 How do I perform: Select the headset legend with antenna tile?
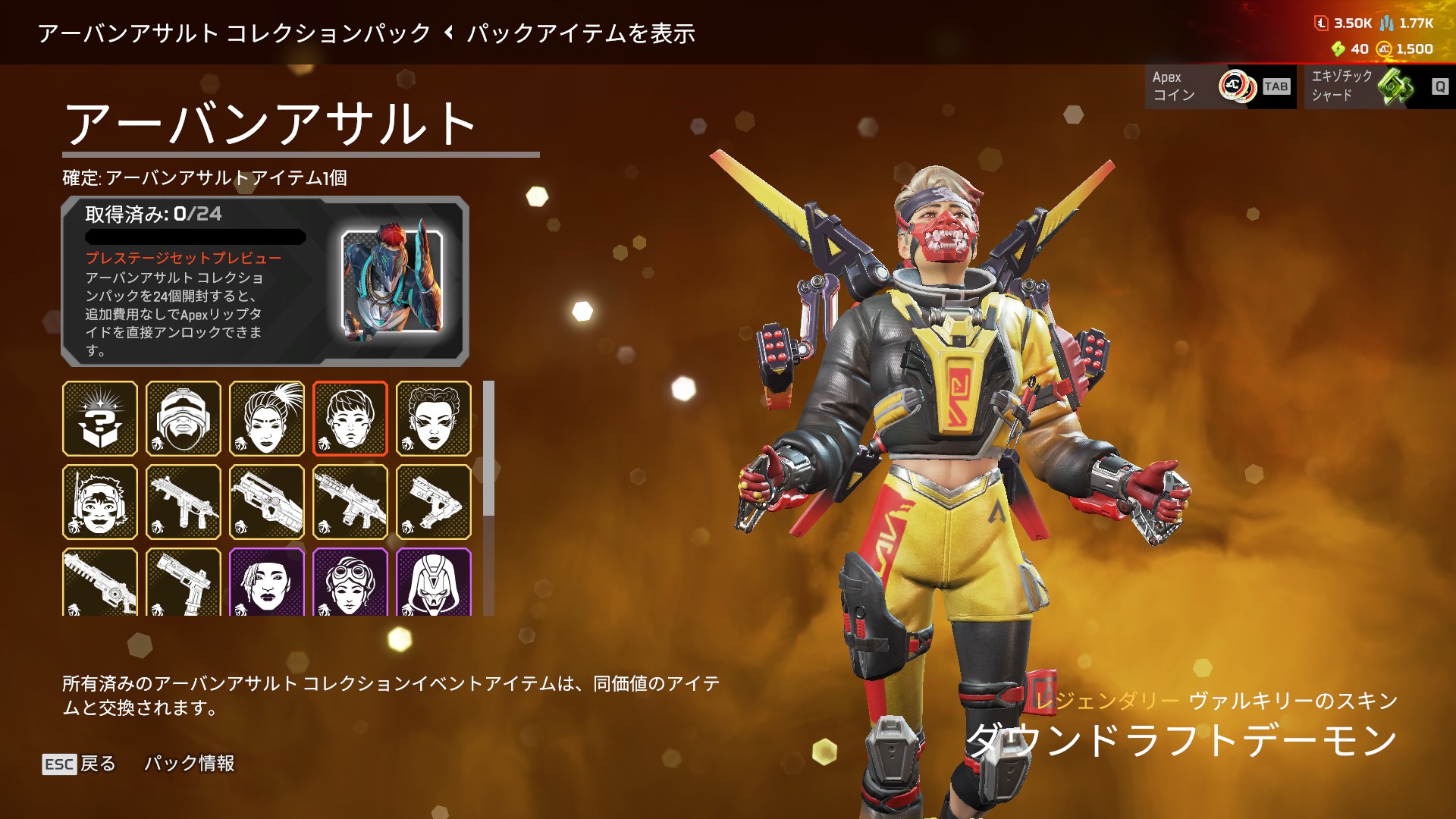coord(100,502)
